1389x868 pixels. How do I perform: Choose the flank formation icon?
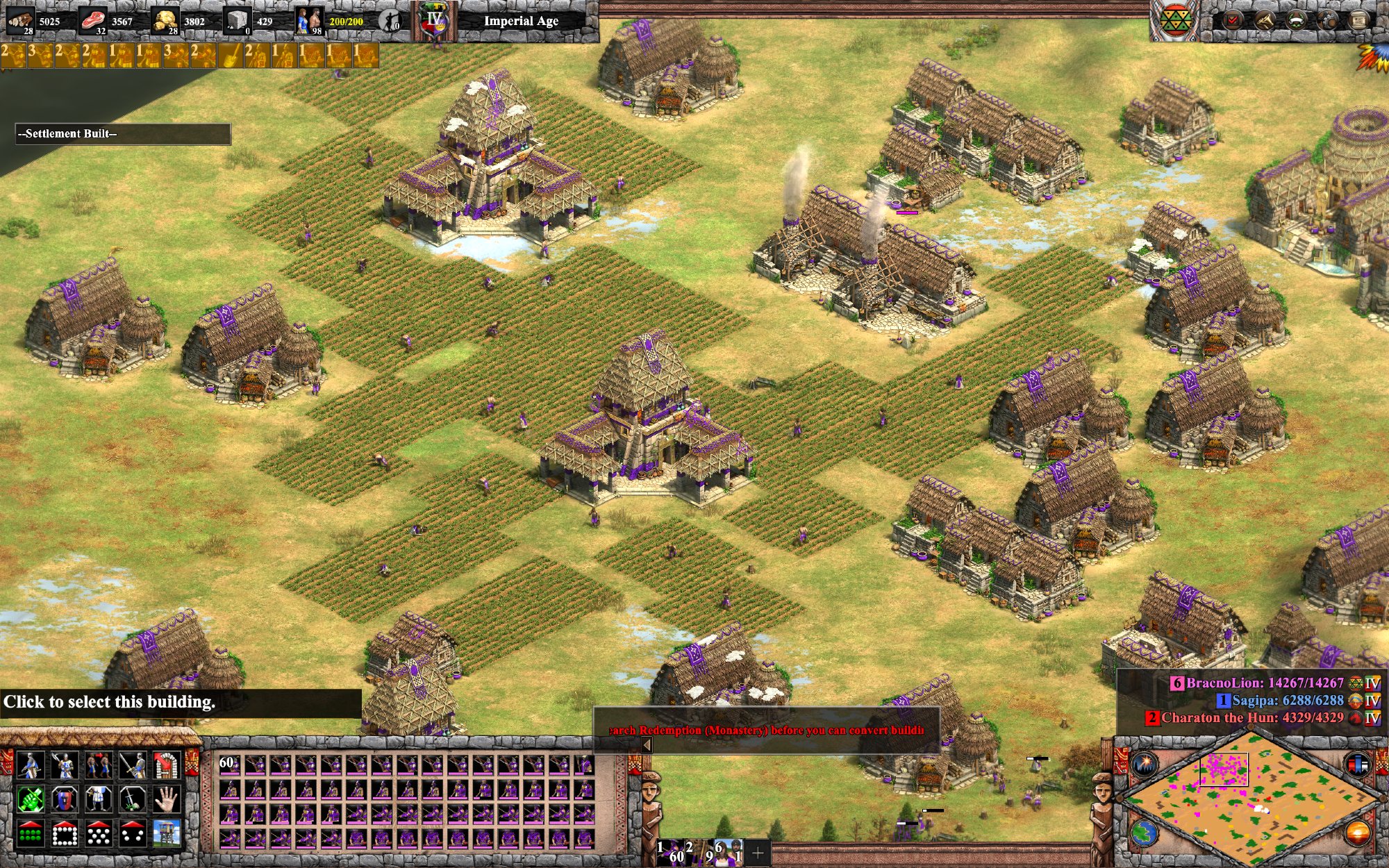(132, 834)
